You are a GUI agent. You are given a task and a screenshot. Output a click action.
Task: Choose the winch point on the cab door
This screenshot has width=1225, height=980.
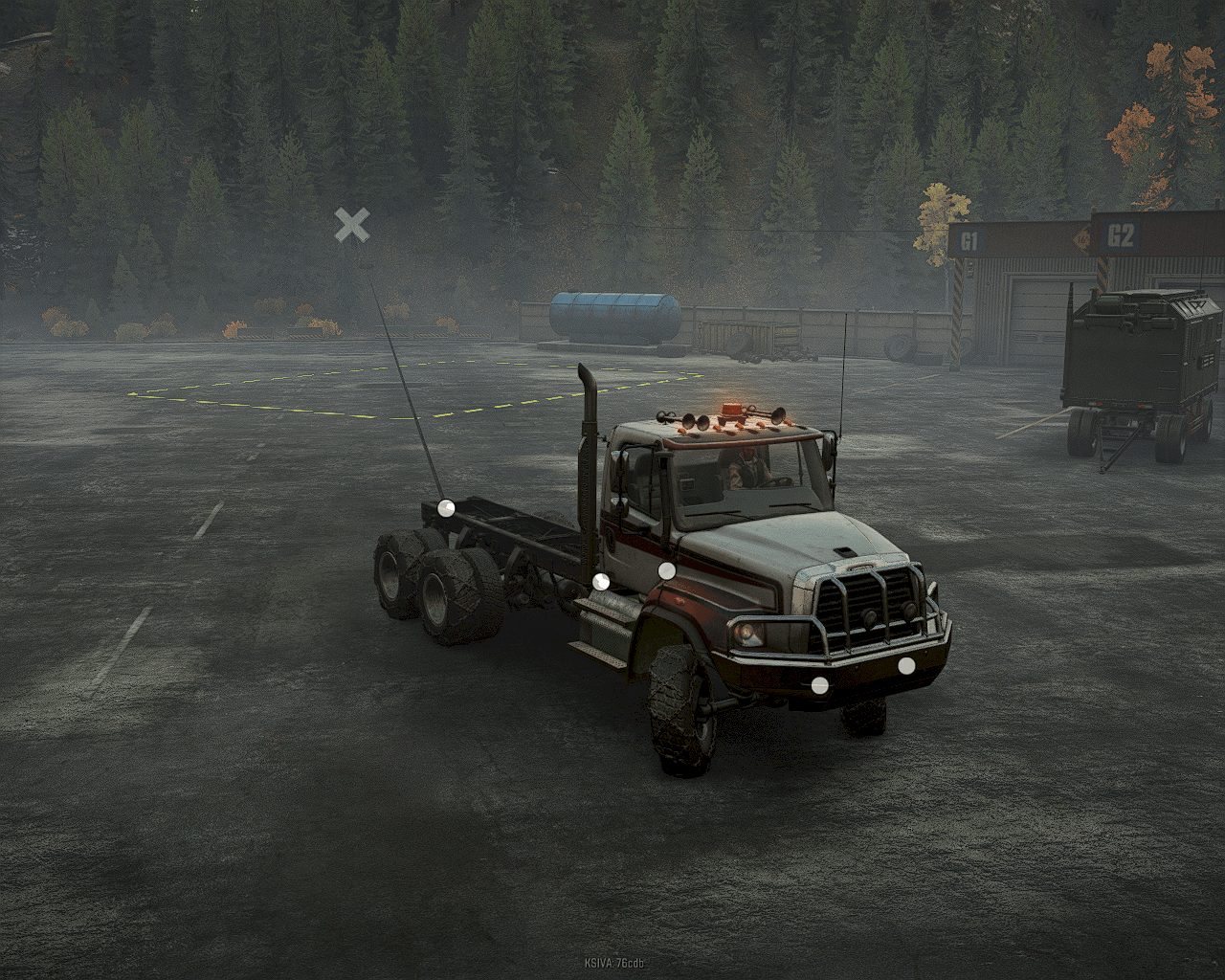[x=667, y=570]
